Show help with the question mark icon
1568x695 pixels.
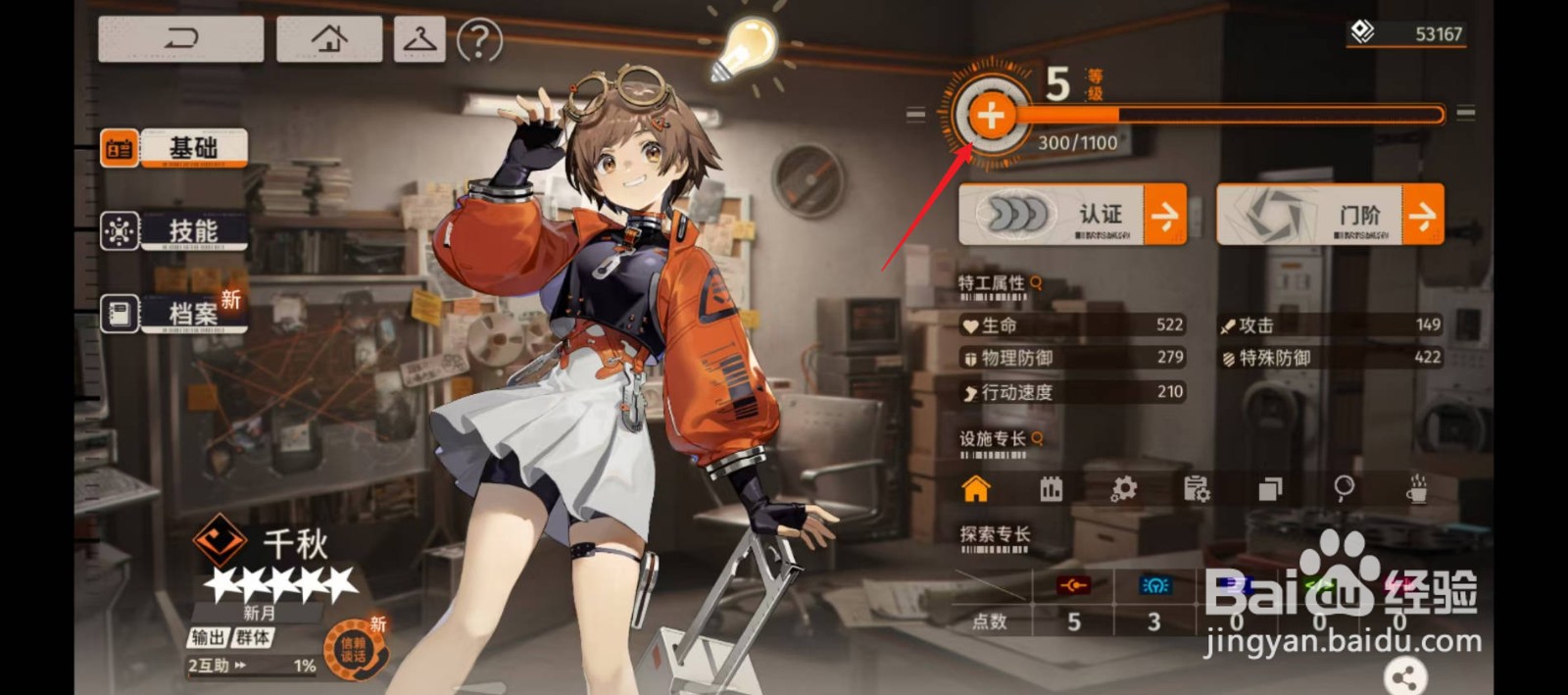click(x=479, y=41)
